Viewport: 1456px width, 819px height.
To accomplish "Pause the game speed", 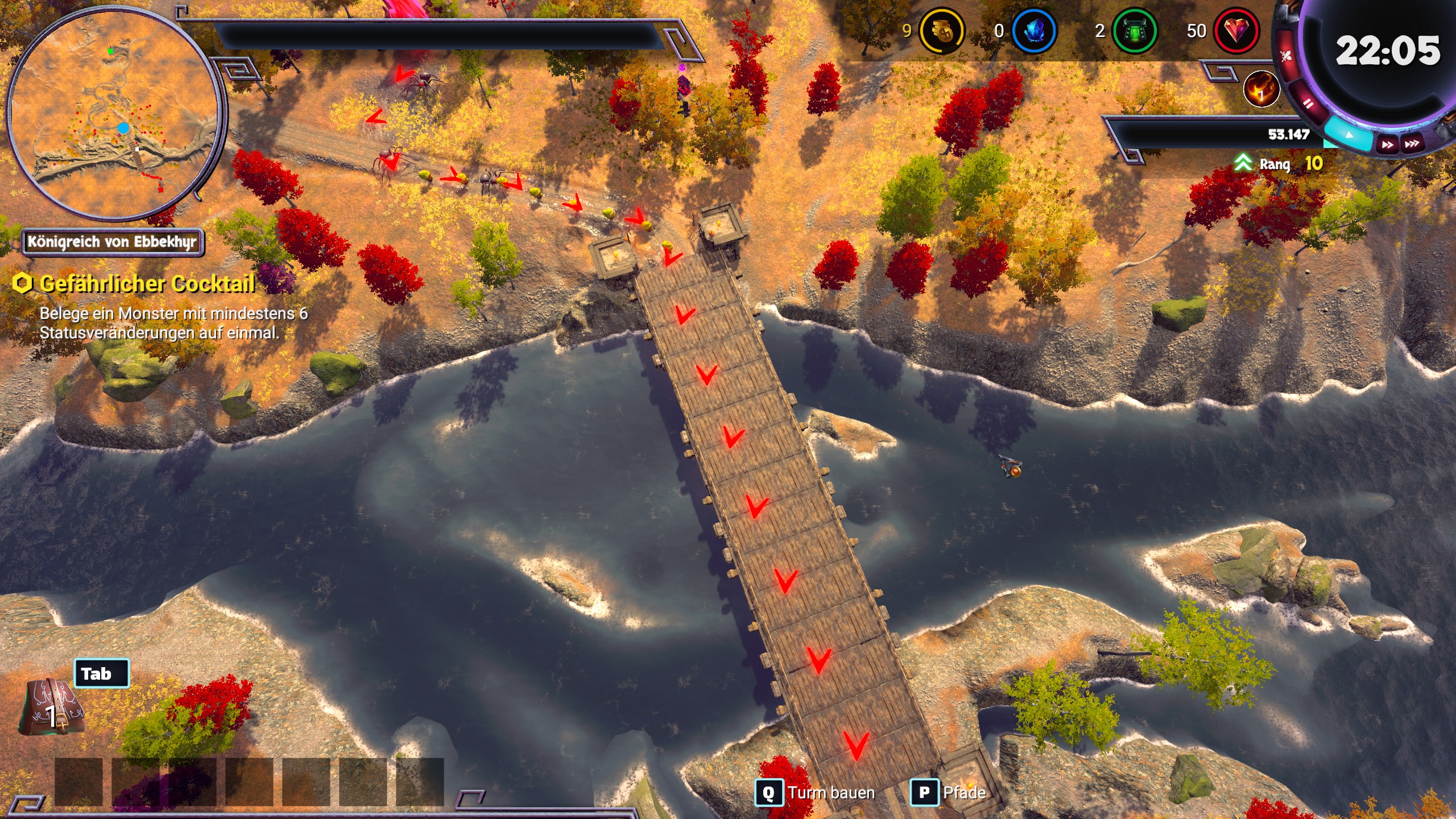I will click(1308, 104).
